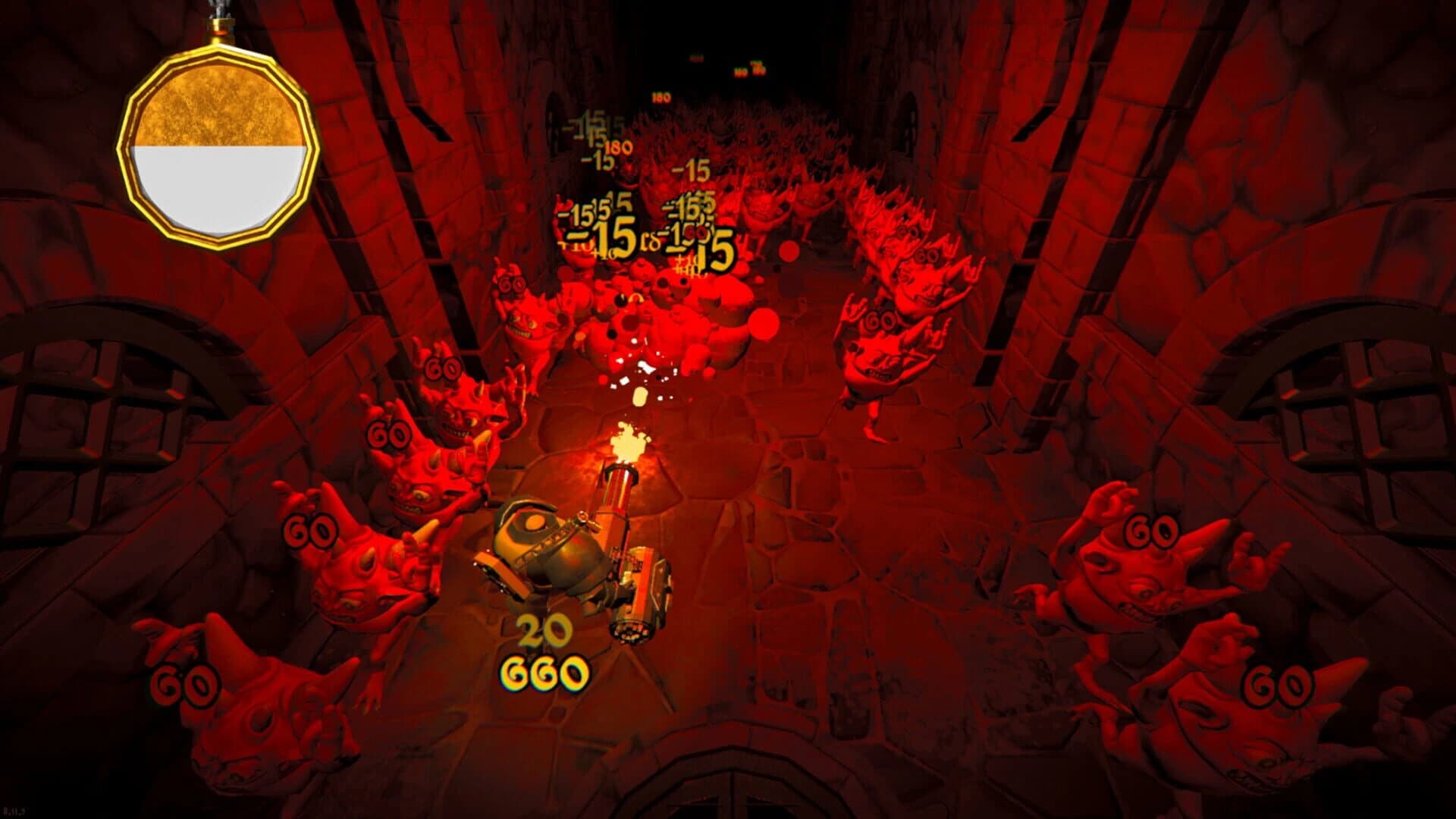Click the 180 damage number at the top
Viewport: 1456px width, 819px height.
coord(660,97)
